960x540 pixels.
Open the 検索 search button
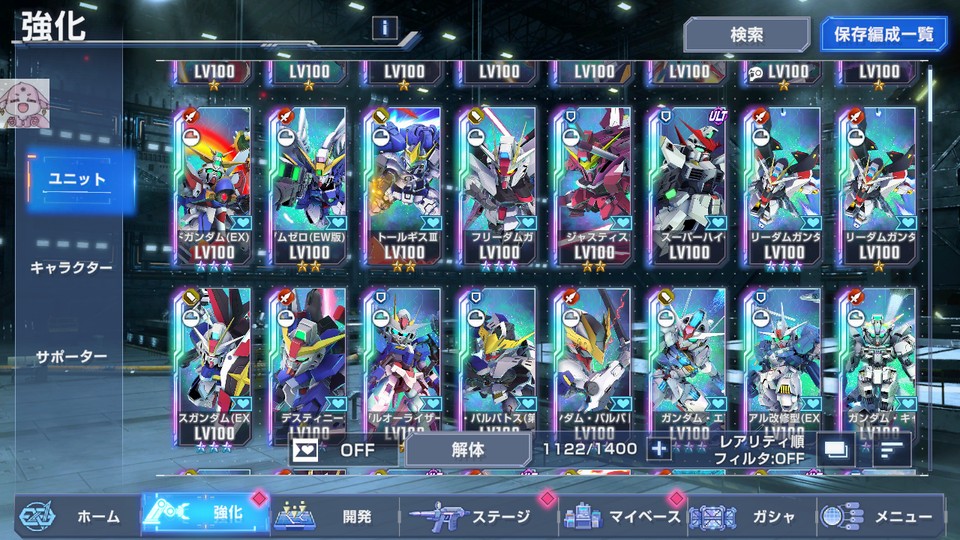tap(746, 35)
